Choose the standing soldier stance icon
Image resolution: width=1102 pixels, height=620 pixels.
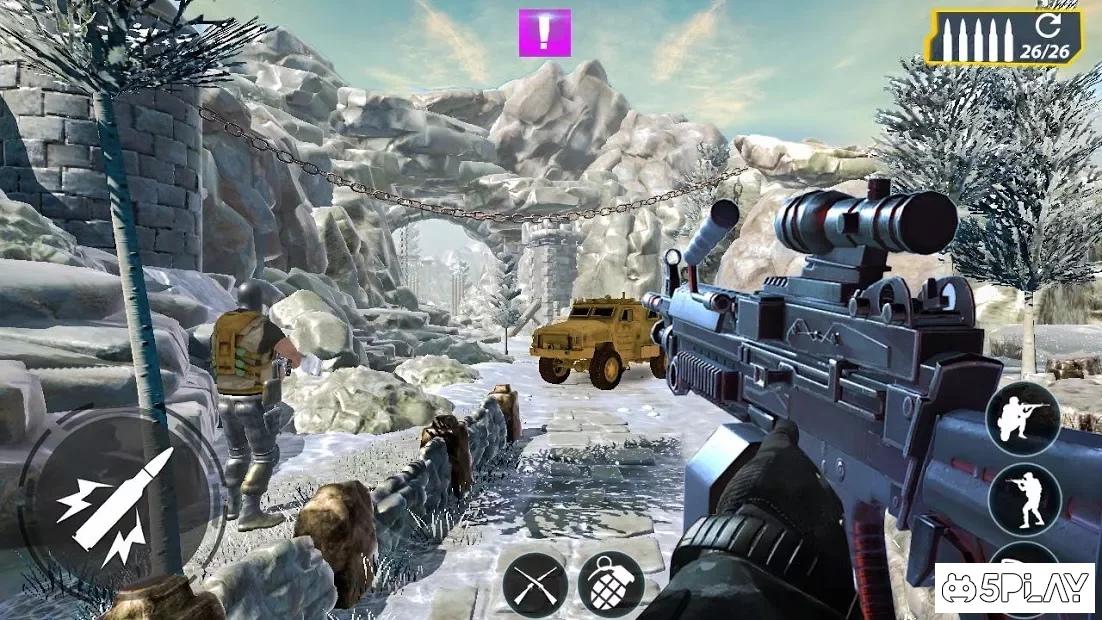1024,498
